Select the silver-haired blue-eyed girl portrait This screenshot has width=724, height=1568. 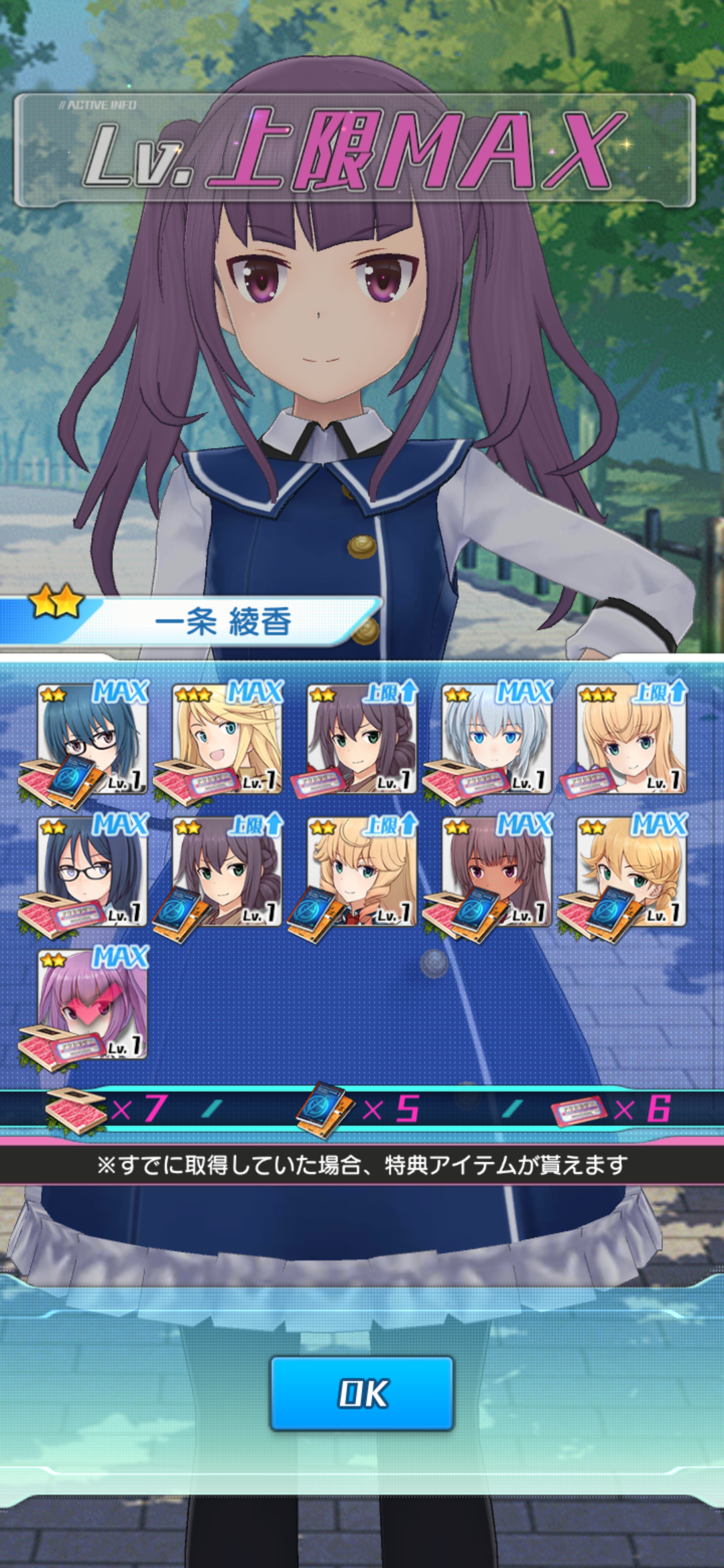click(x=497, y=738)
